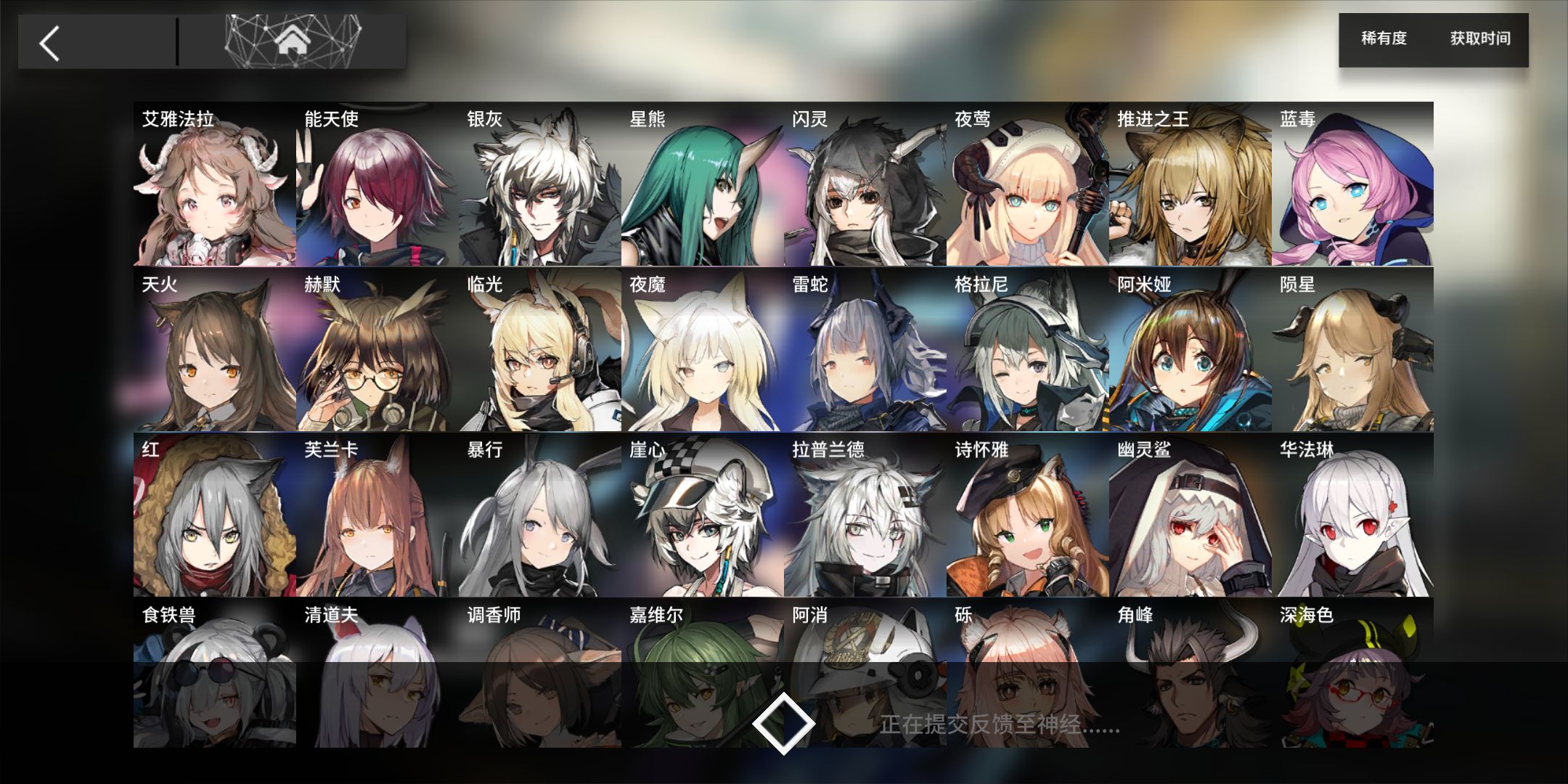Select 推进之王 portrait

1190,185
